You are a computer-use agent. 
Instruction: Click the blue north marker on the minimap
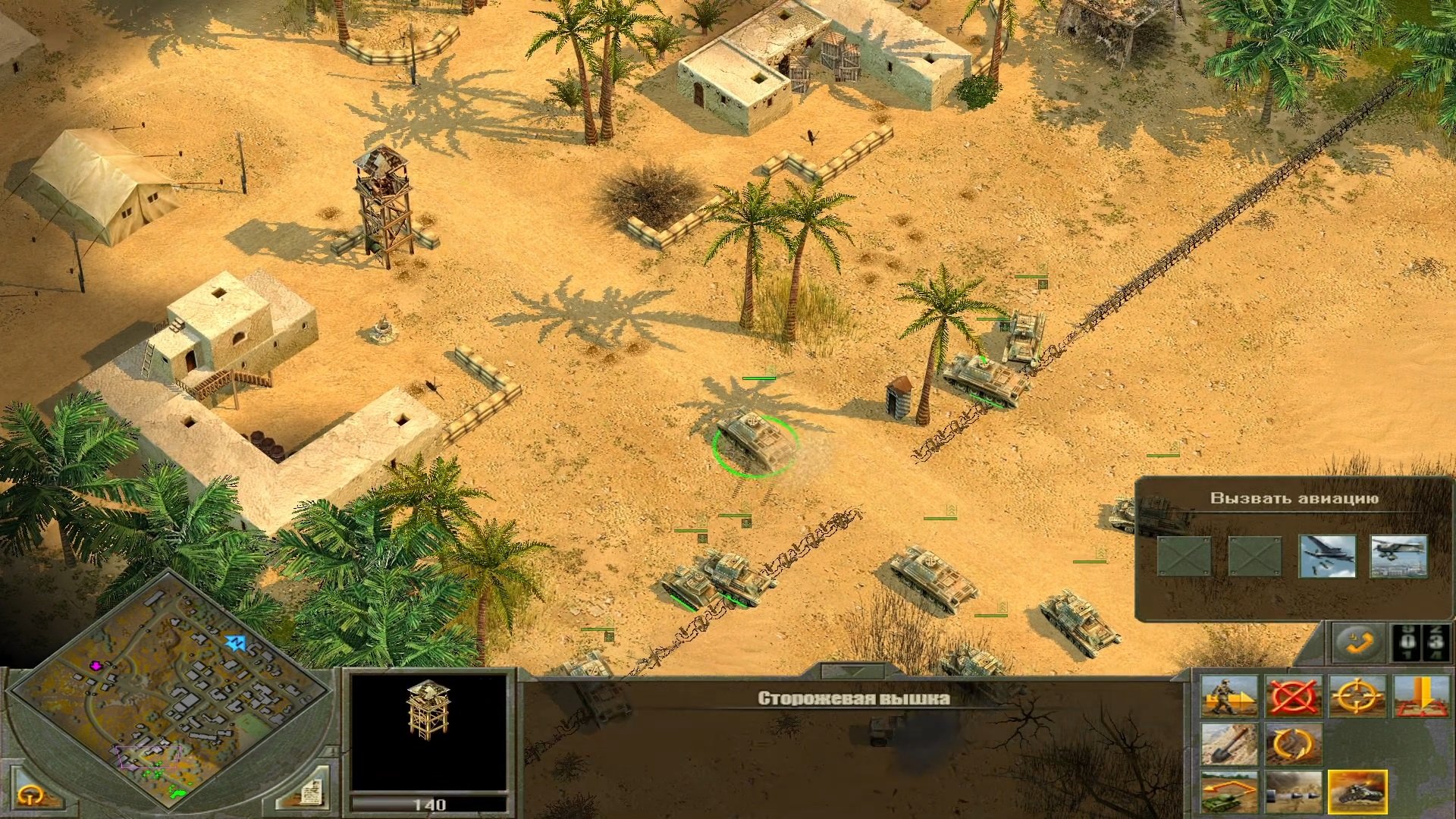pos(237,642)
